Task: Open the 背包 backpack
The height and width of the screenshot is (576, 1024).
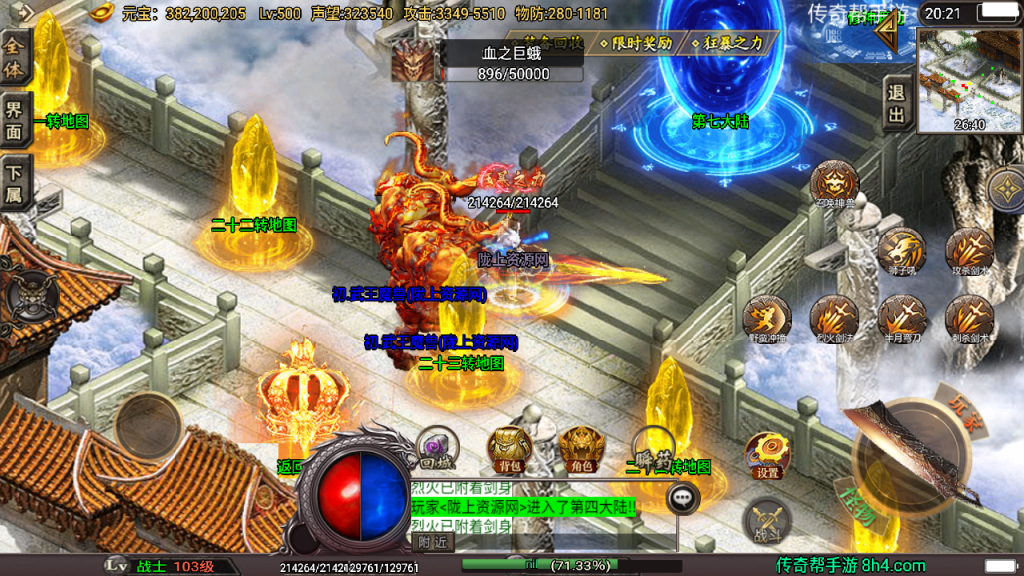Action: coord(509,448)
